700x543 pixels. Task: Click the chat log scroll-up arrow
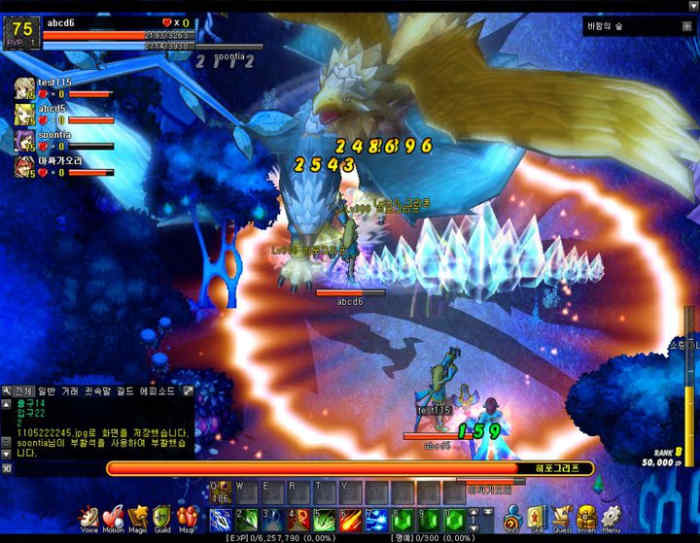click(6, 402)
